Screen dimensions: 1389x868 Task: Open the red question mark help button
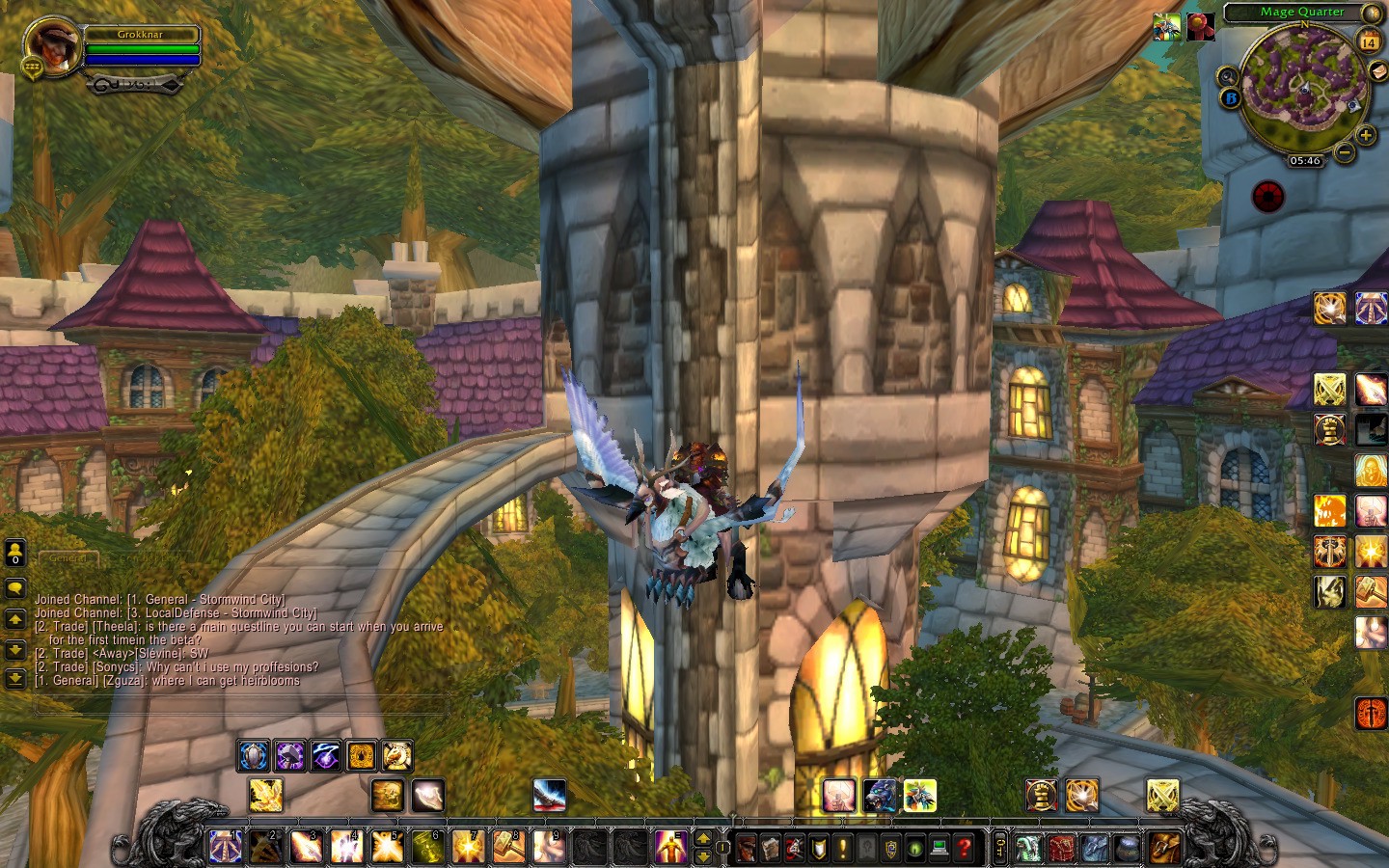click(x=963, y=848)
